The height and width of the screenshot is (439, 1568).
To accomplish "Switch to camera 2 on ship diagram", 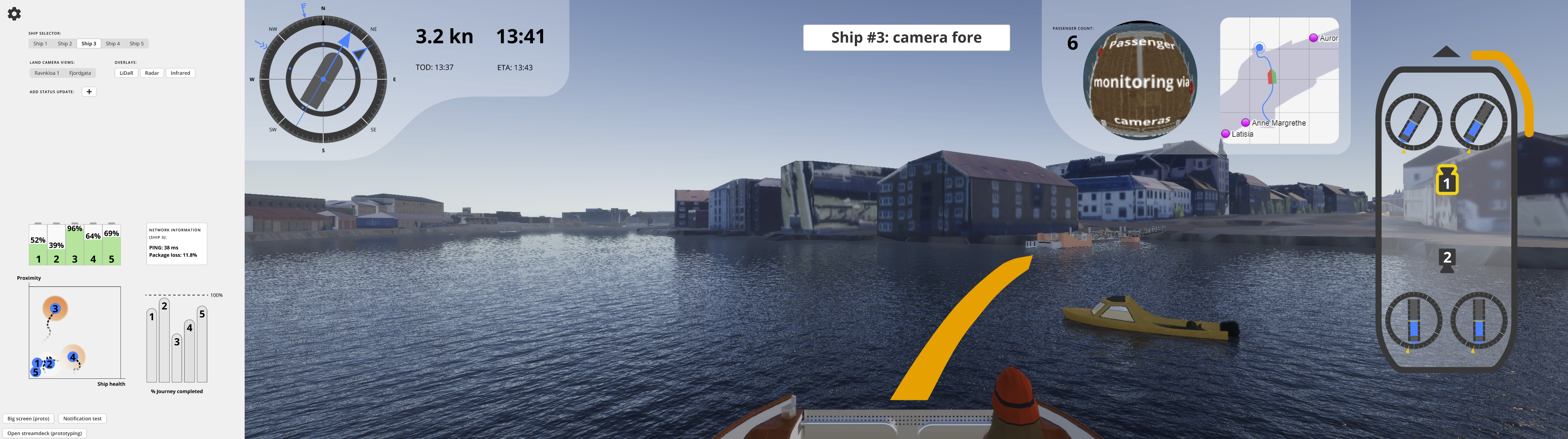I will click(x=1447, y=259).
